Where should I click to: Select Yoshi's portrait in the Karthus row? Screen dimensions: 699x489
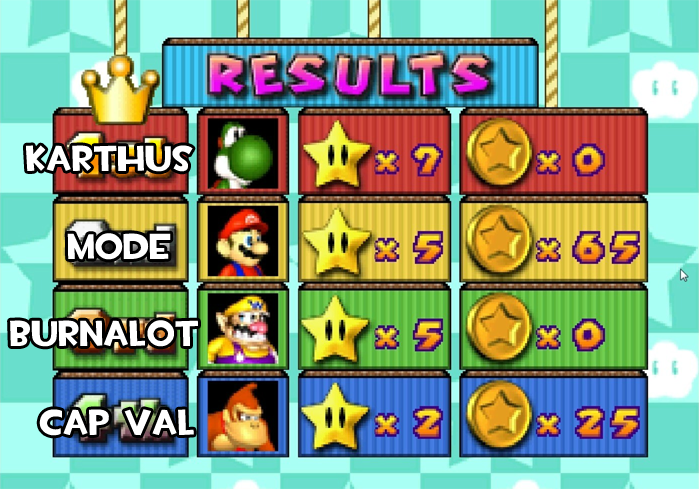243,154
